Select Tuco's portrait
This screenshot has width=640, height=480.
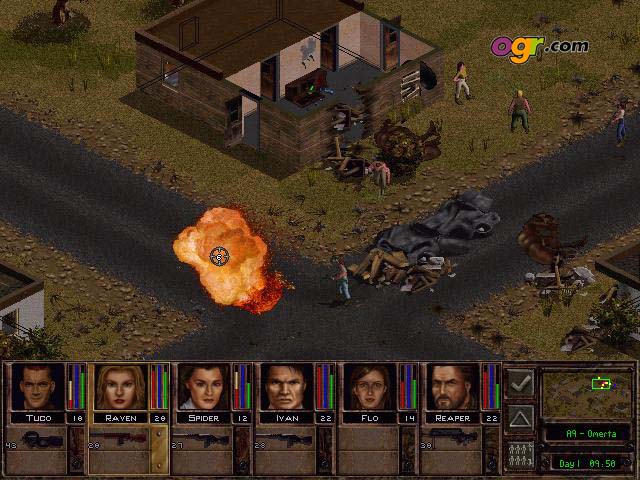point(37,388)
